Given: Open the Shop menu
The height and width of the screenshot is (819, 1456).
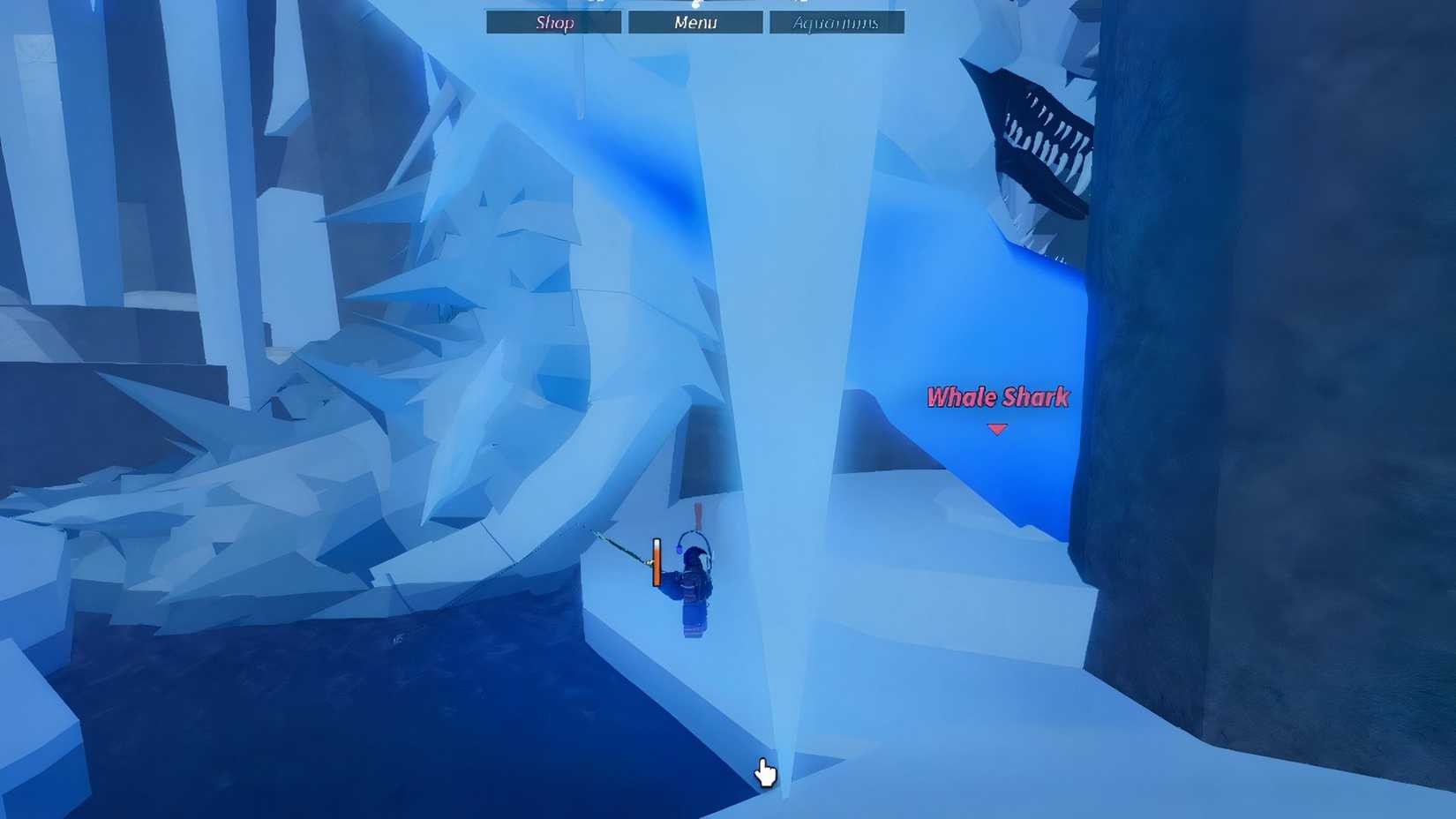Looking at the screenshot, I should point(553,22).
